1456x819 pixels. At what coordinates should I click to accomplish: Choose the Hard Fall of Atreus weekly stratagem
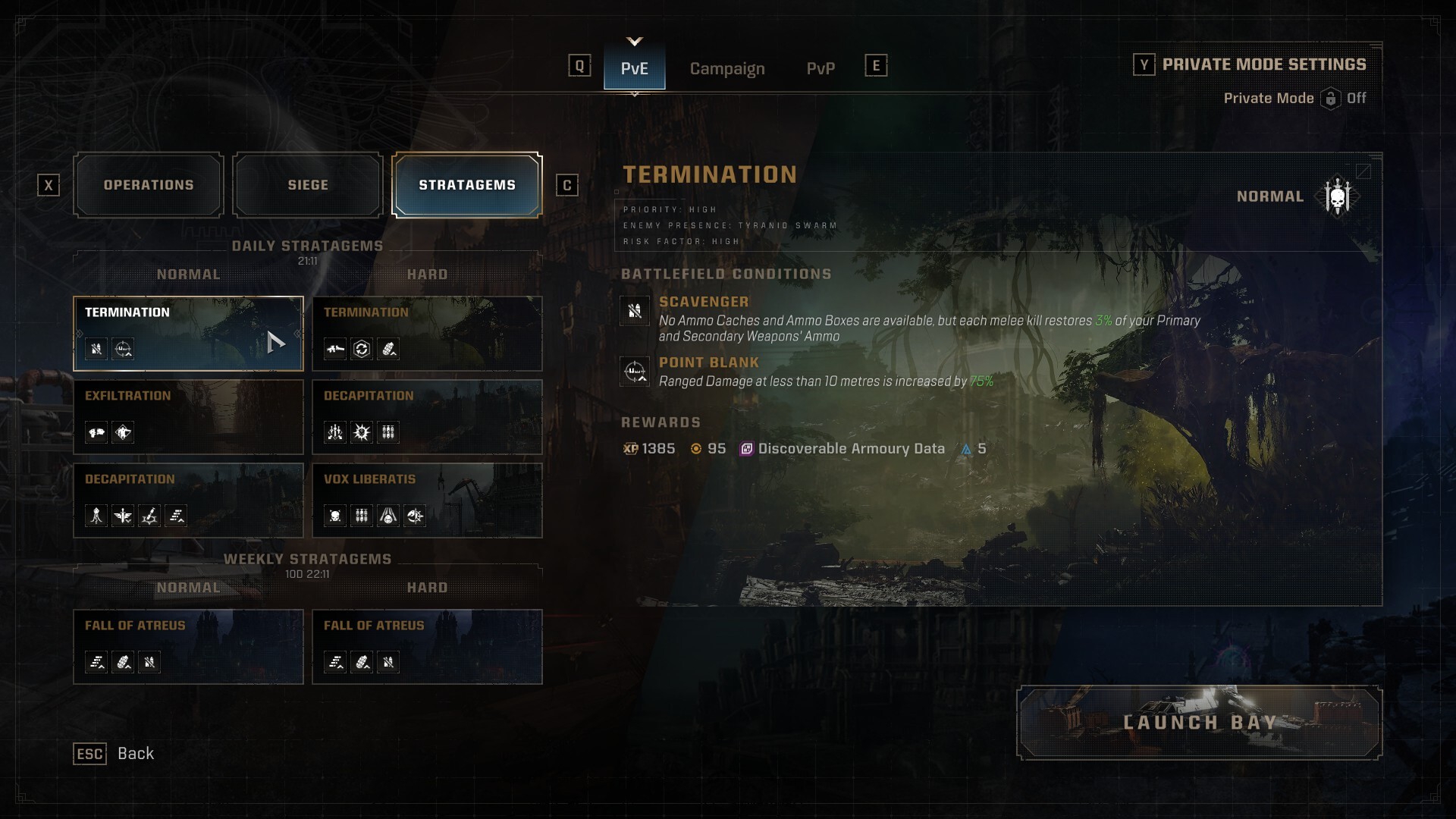[x=427, y=647]
